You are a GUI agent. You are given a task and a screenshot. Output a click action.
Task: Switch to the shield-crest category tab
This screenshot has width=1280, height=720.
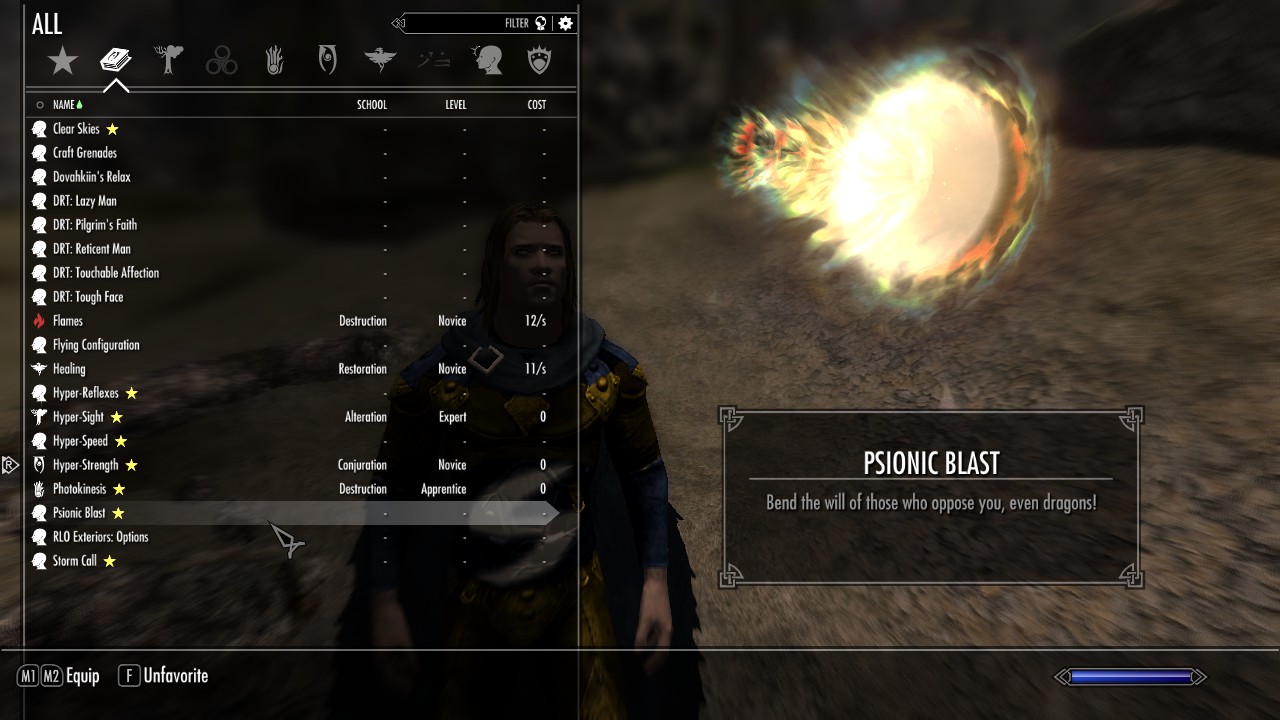540,61
